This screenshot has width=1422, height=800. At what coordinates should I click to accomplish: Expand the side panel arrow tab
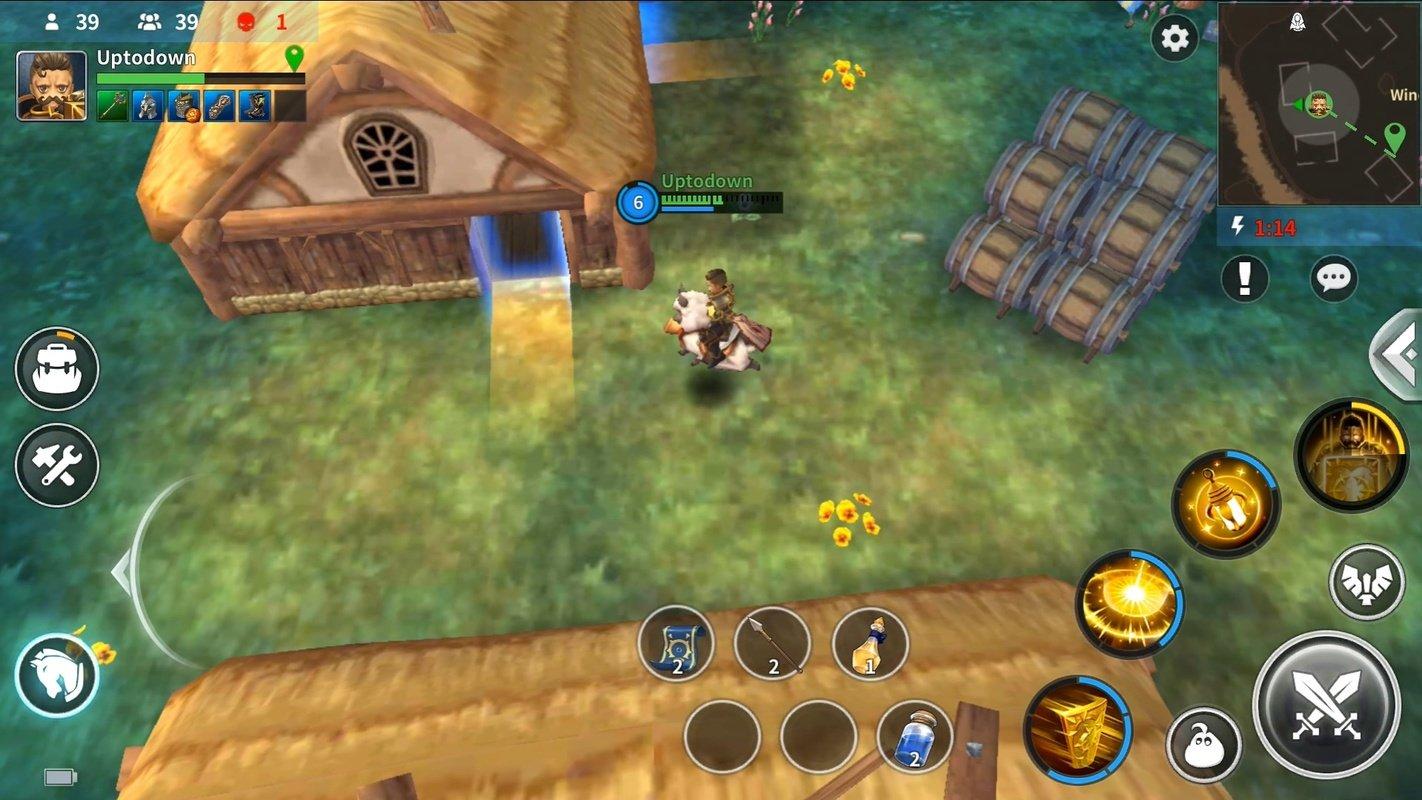pyautogui.click(x=1400, y=355)
